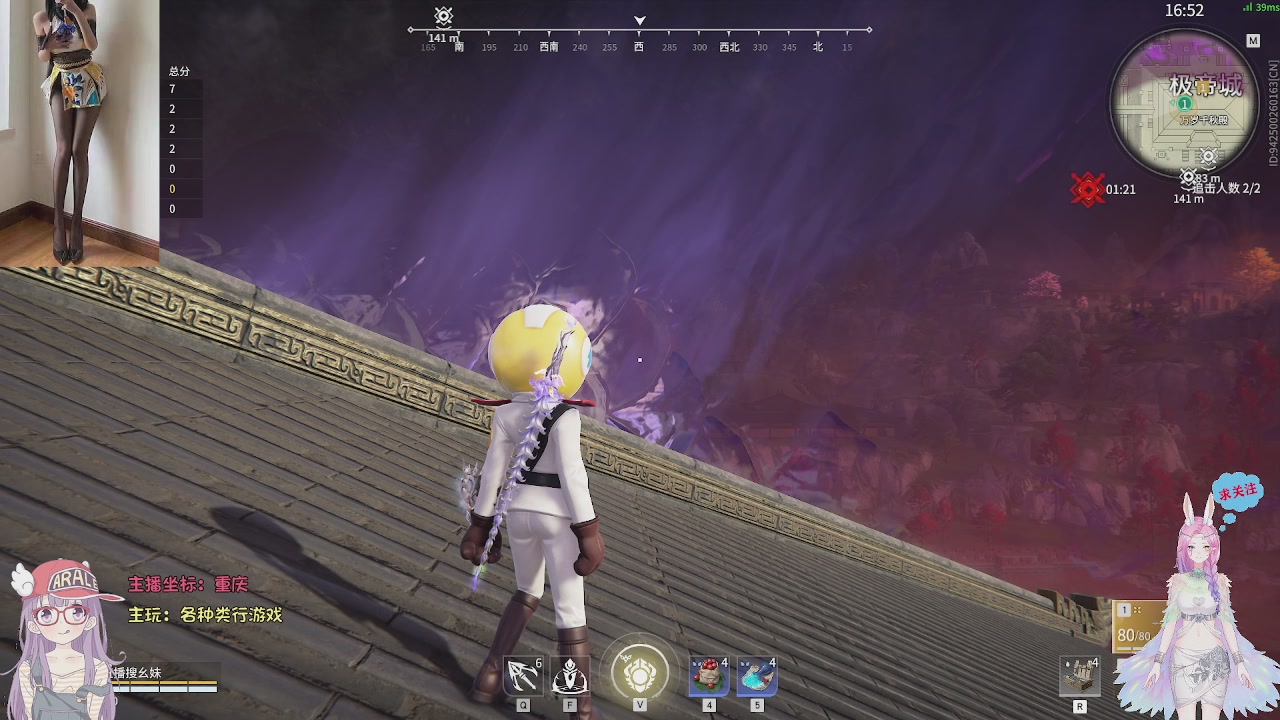The height and width of the screenshot is (720, 1280).
Task: Activate the grappling hook skill icon
Action: 523,677
